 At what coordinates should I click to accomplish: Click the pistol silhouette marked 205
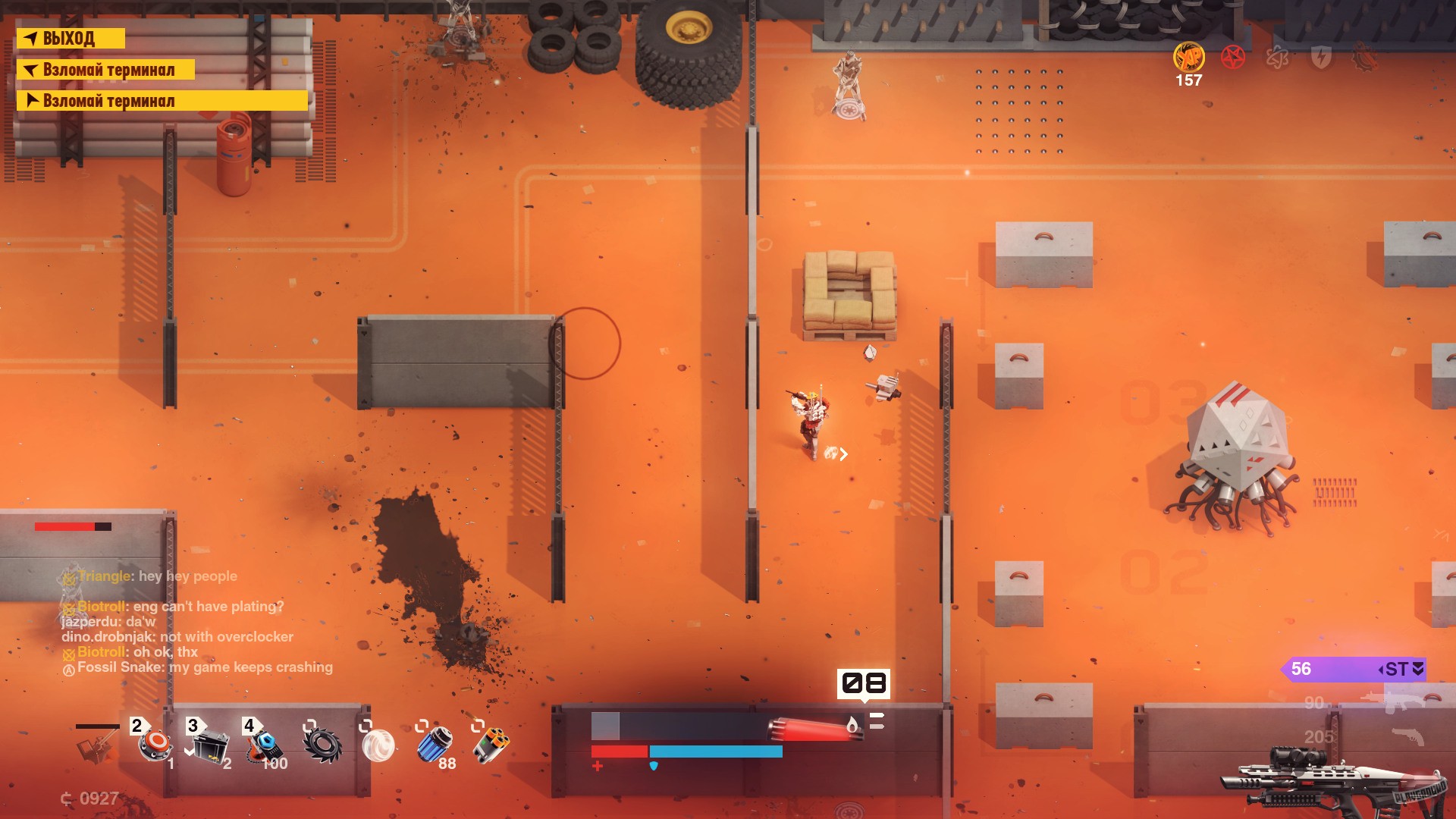1408,735
